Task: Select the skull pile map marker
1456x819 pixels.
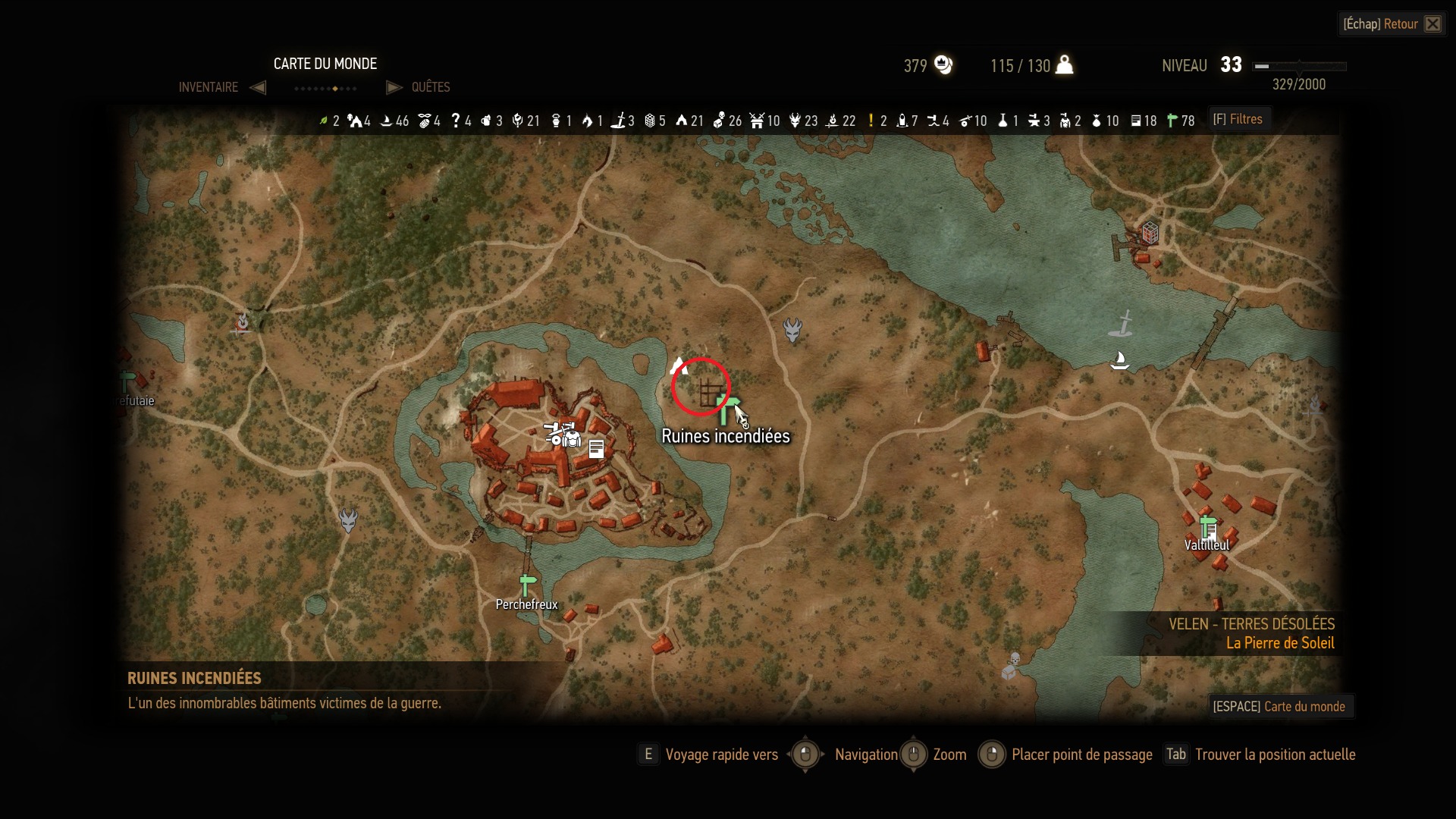Action: click(x=1012, y=666)
